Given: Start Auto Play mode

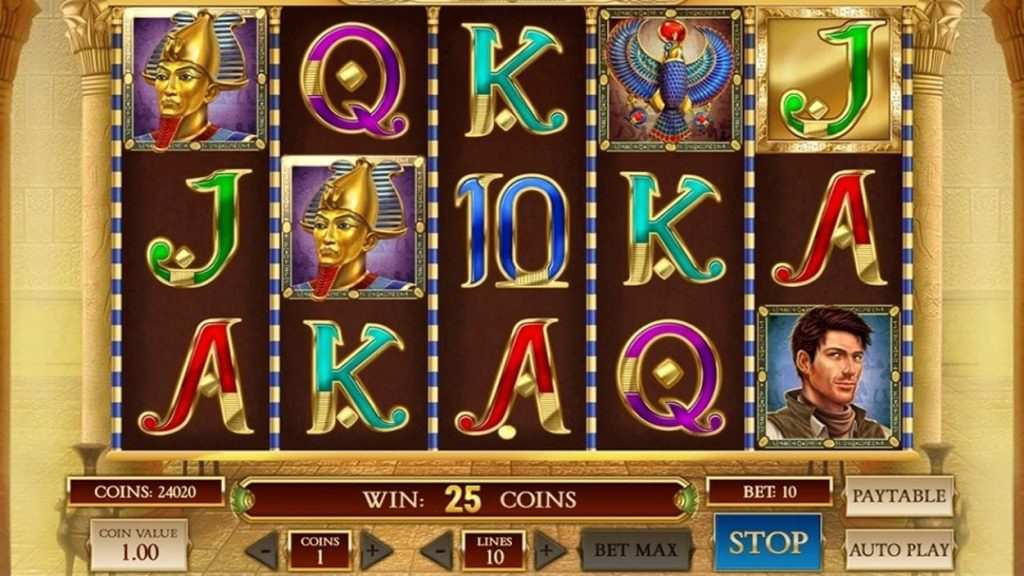Looking at the screenshot, I should (899, 549).
